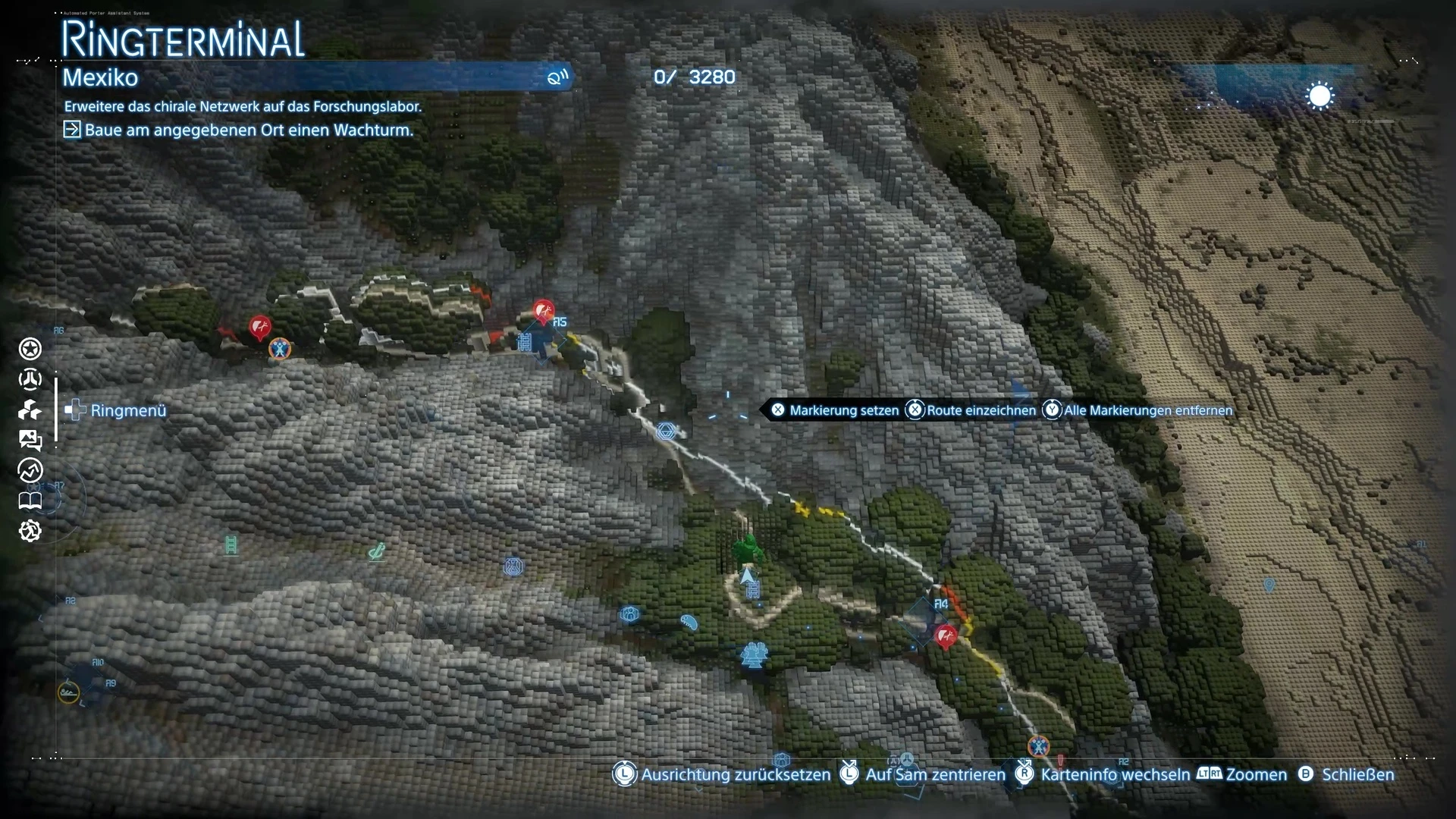Select the faint location pin on the sand

coord(1269,585)
